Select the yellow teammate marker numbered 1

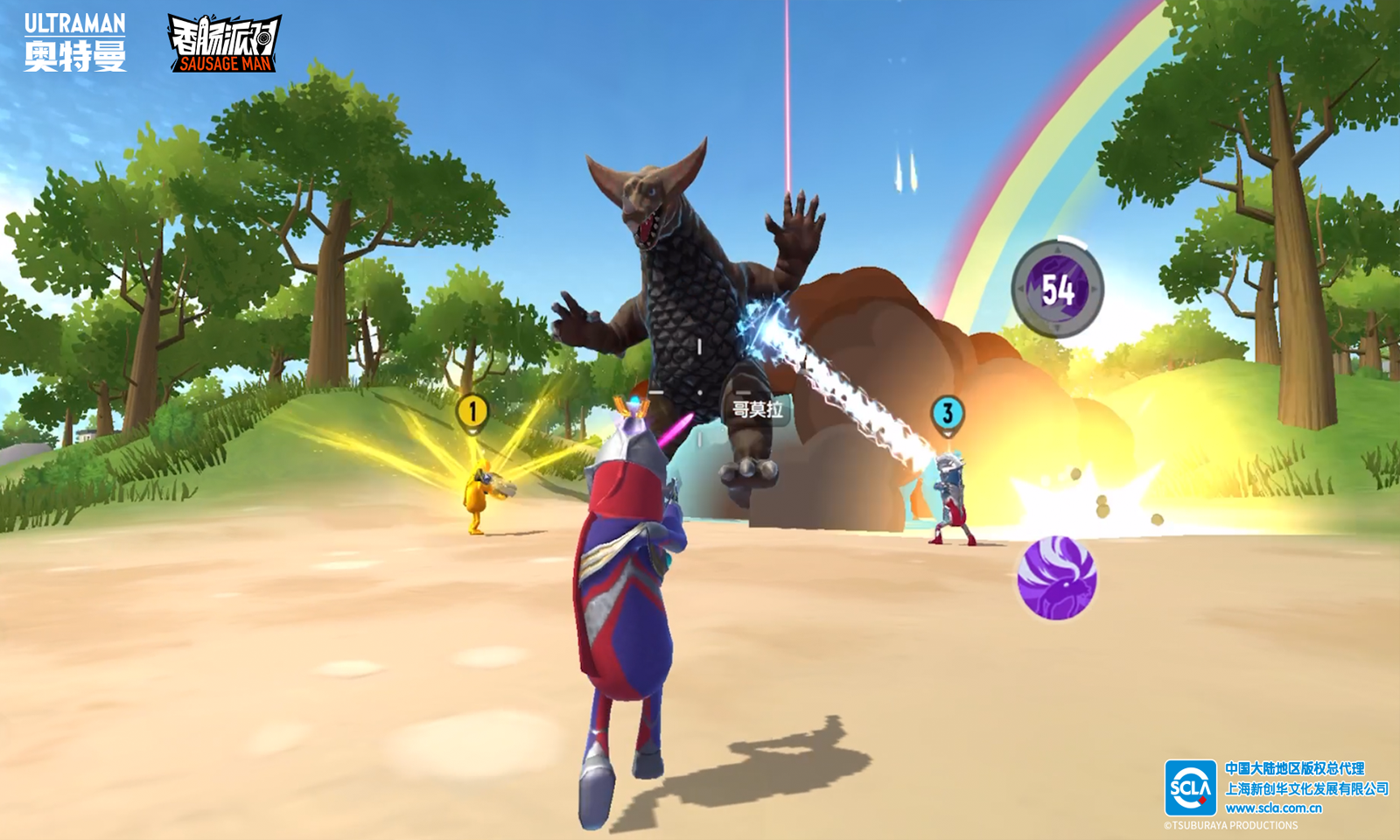pos(472,410)
